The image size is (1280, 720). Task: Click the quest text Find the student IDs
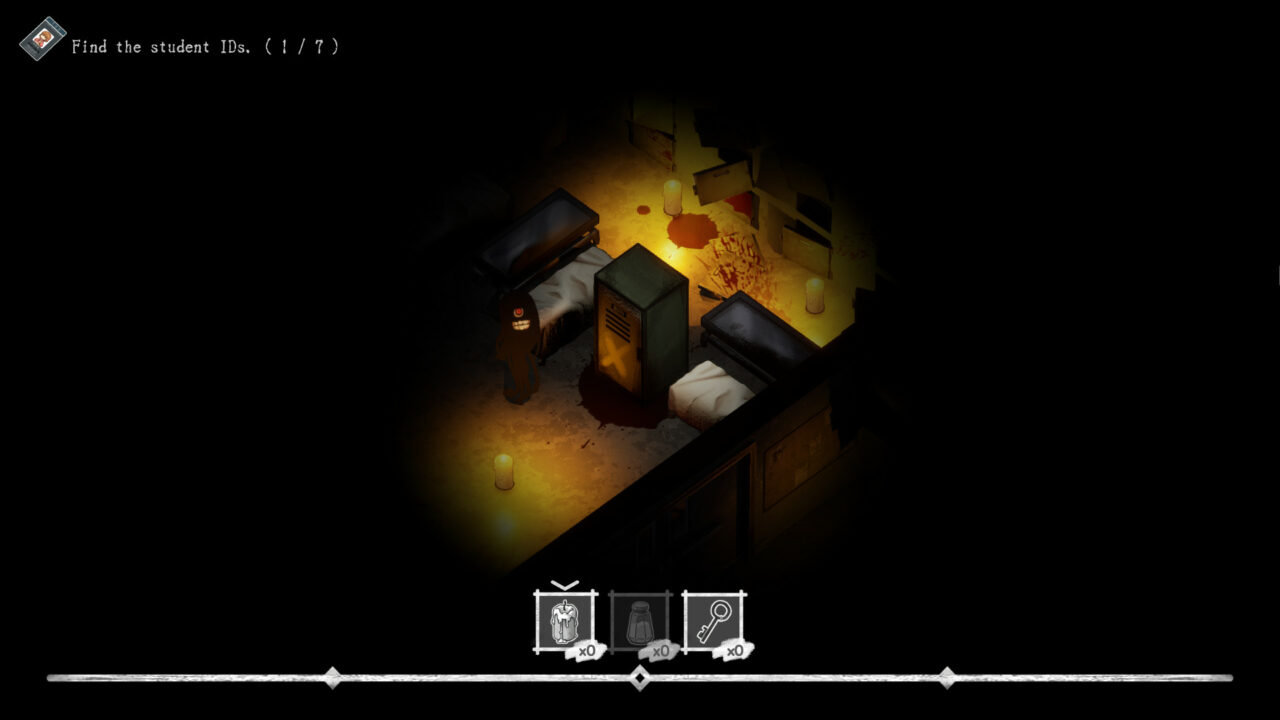160,46
